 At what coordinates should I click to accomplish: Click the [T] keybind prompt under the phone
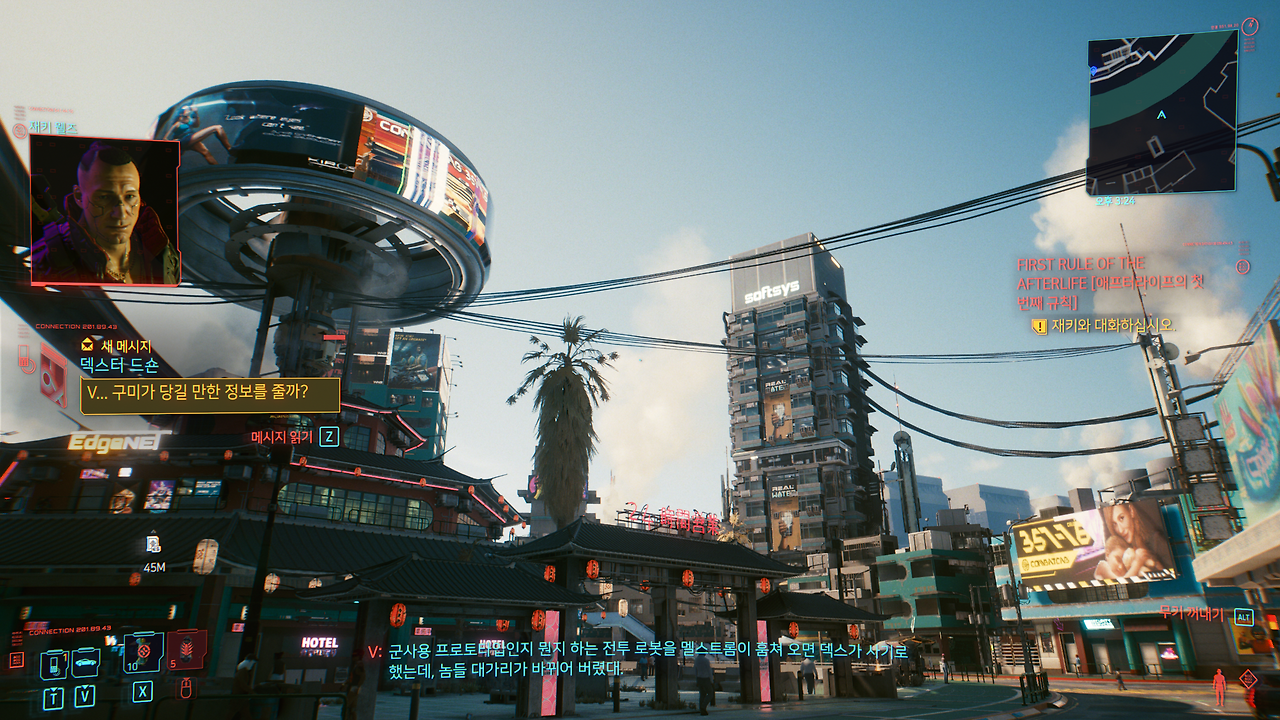[x=54, y=698]
